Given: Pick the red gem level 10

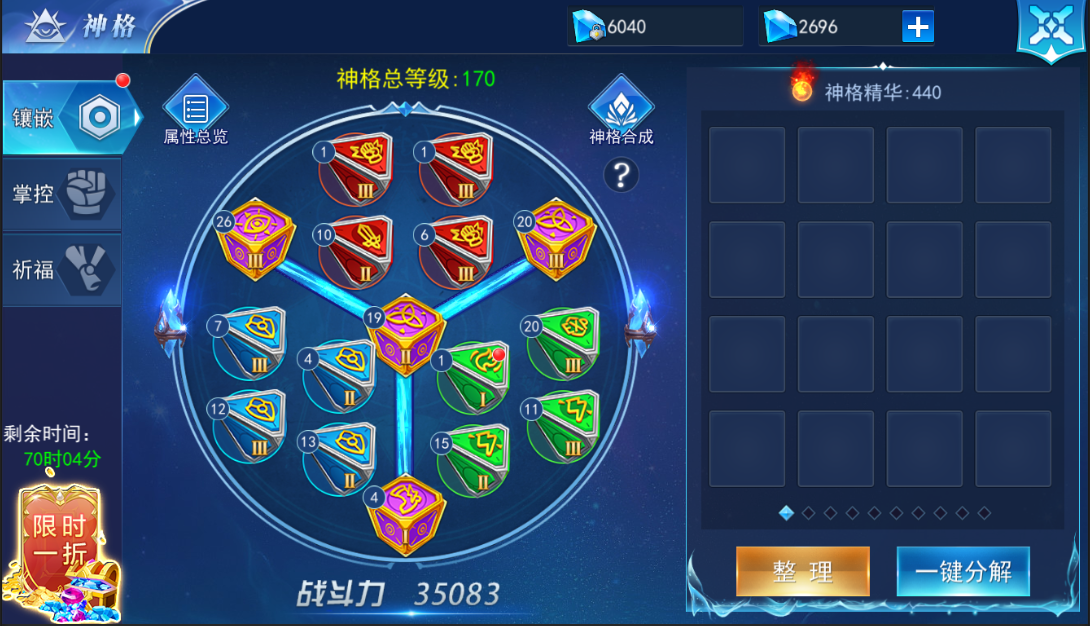Looking at the screenshot, I should point(355,251).
